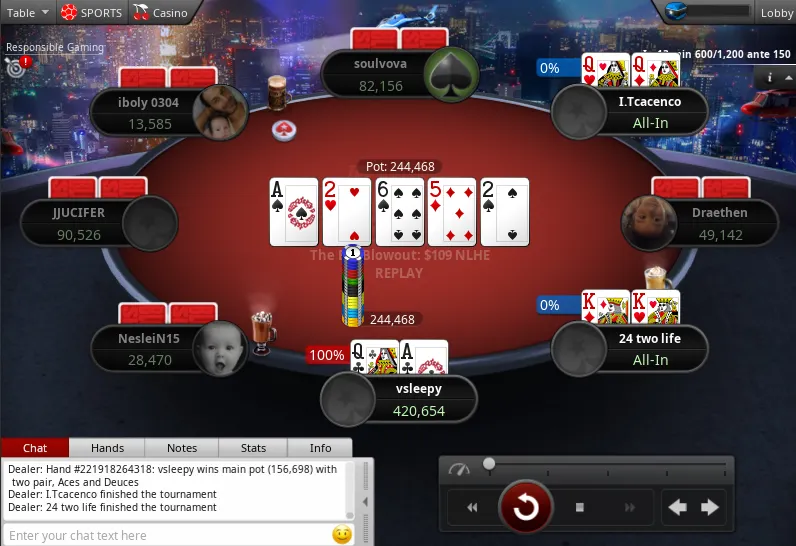
Task: Show the Stats tab
Action: pos(254,448)
